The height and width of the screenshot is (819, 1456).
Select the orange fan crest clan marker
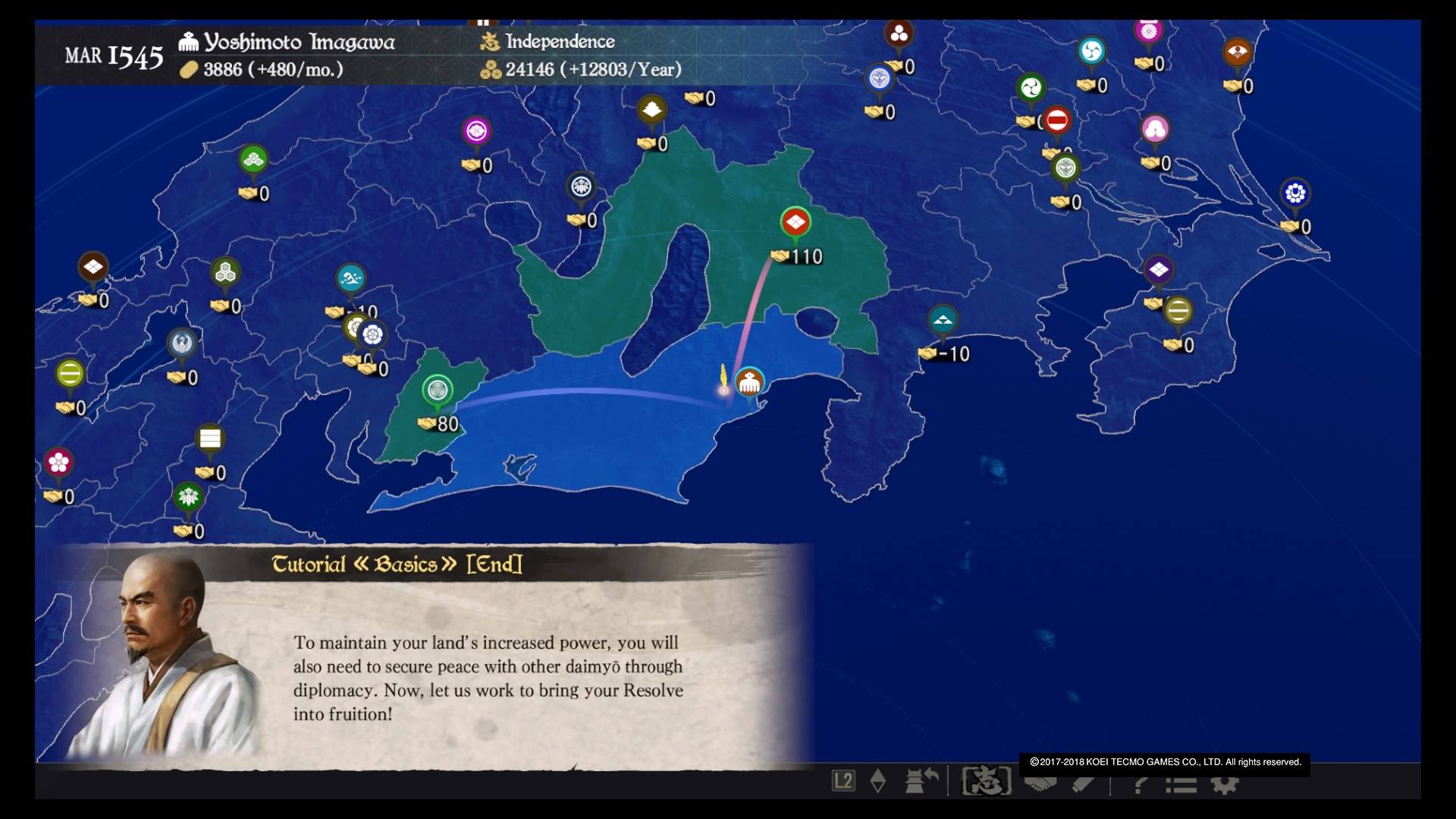pyautogui.click(x=1237, y=52)
